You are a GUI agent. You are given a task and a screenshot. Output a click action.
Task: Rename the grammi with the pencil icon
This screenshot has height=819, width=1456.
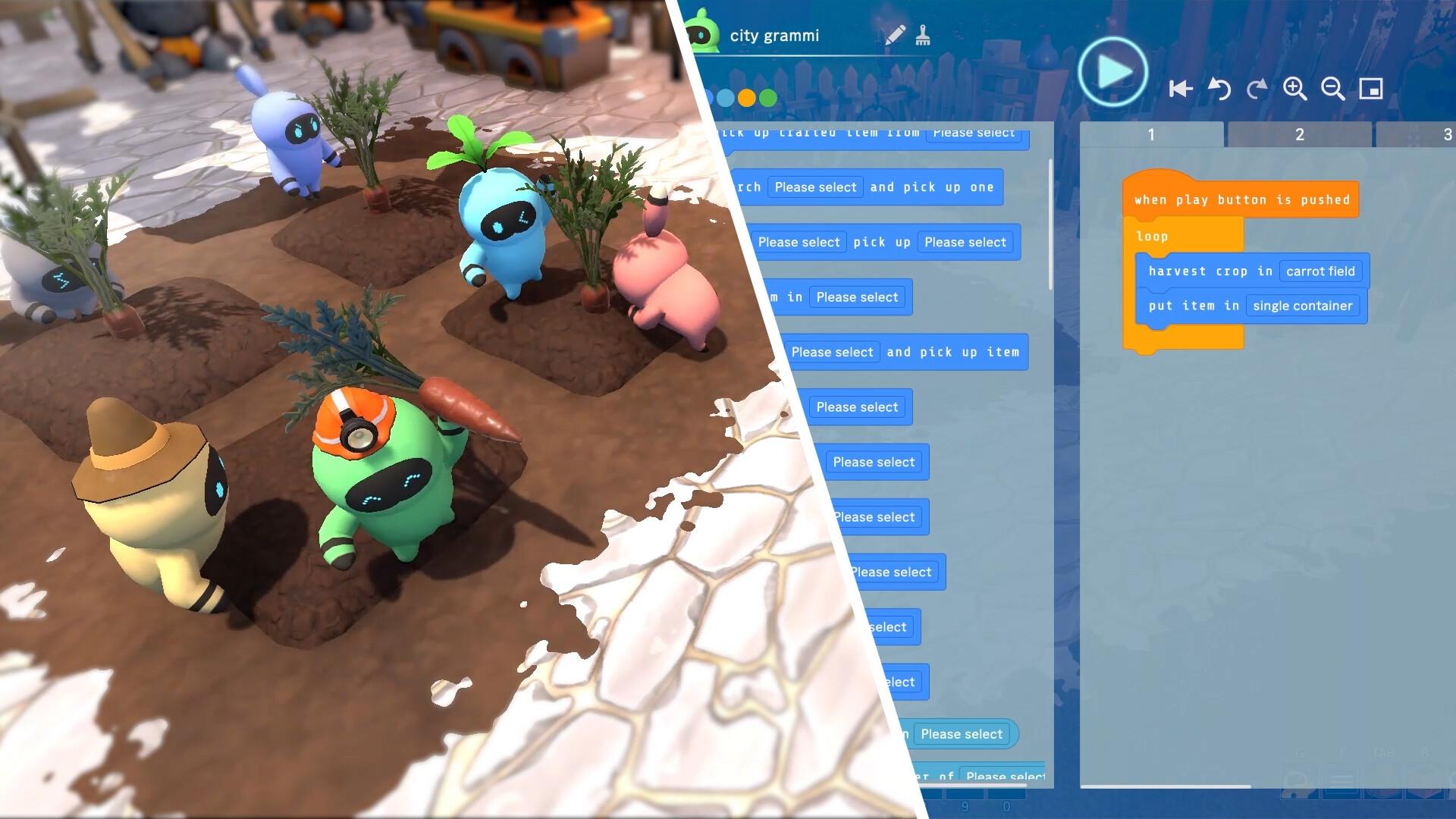[x=895, y=36]
